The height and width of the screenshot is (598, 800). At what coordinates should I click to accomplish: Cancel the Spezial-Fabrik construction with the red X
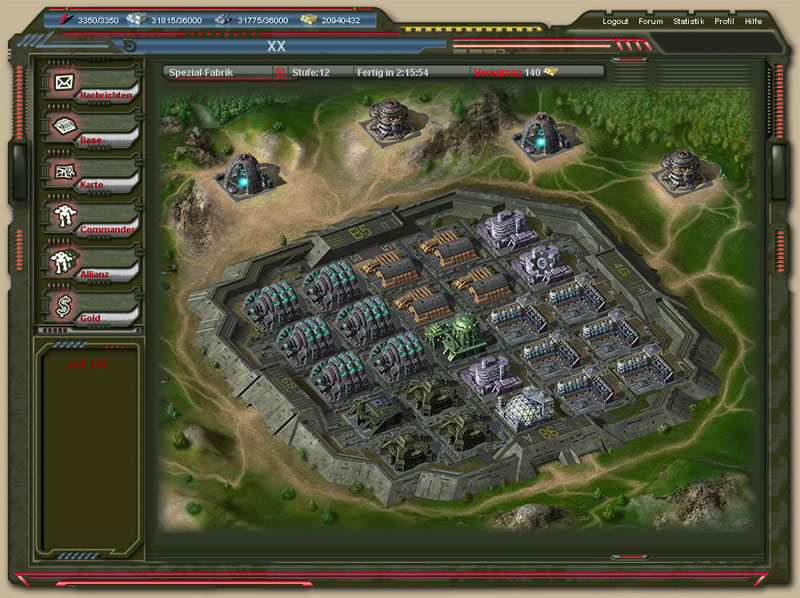(280, 72)
